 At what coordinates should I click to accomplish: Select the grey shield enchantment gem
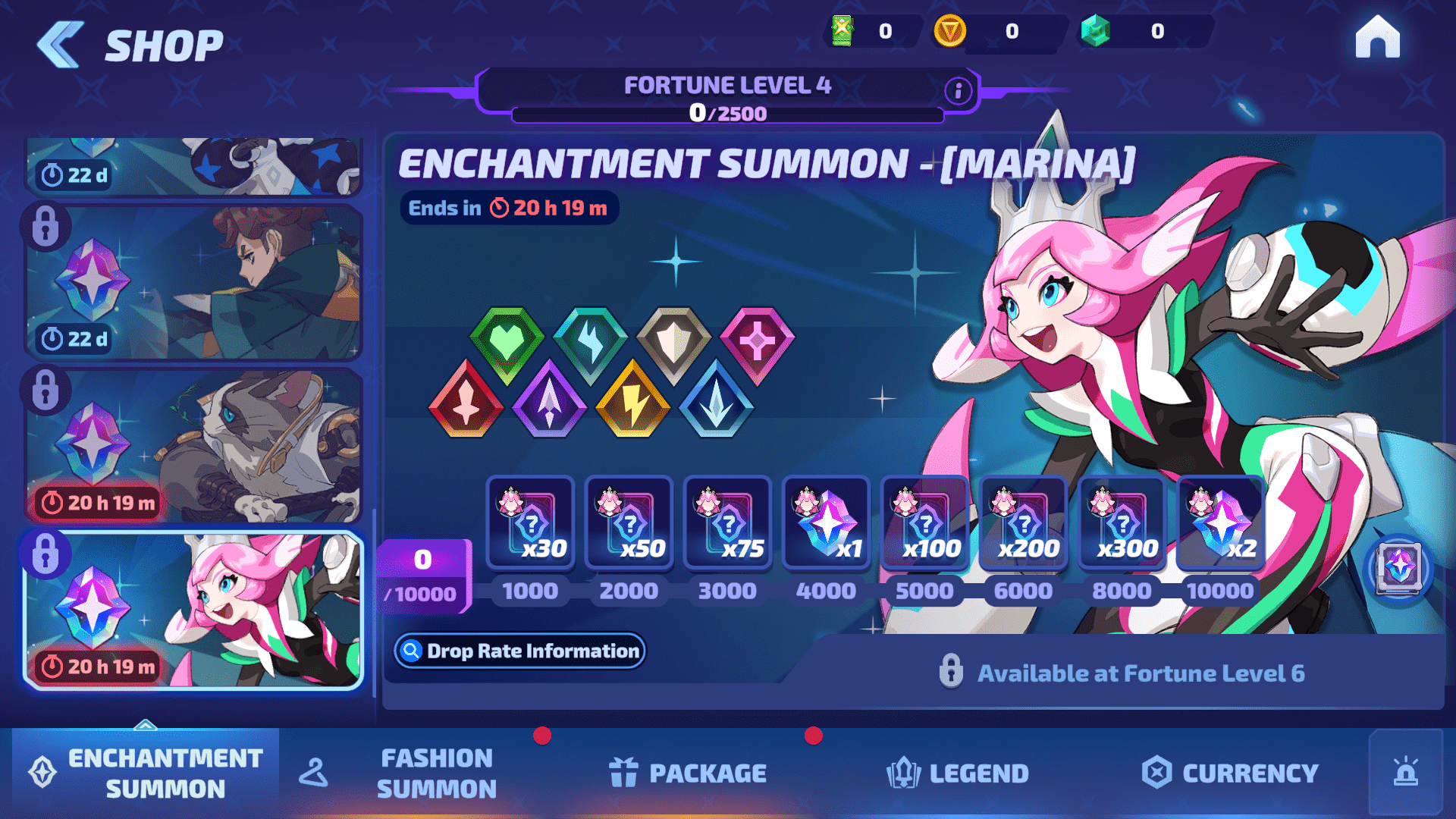673,344
